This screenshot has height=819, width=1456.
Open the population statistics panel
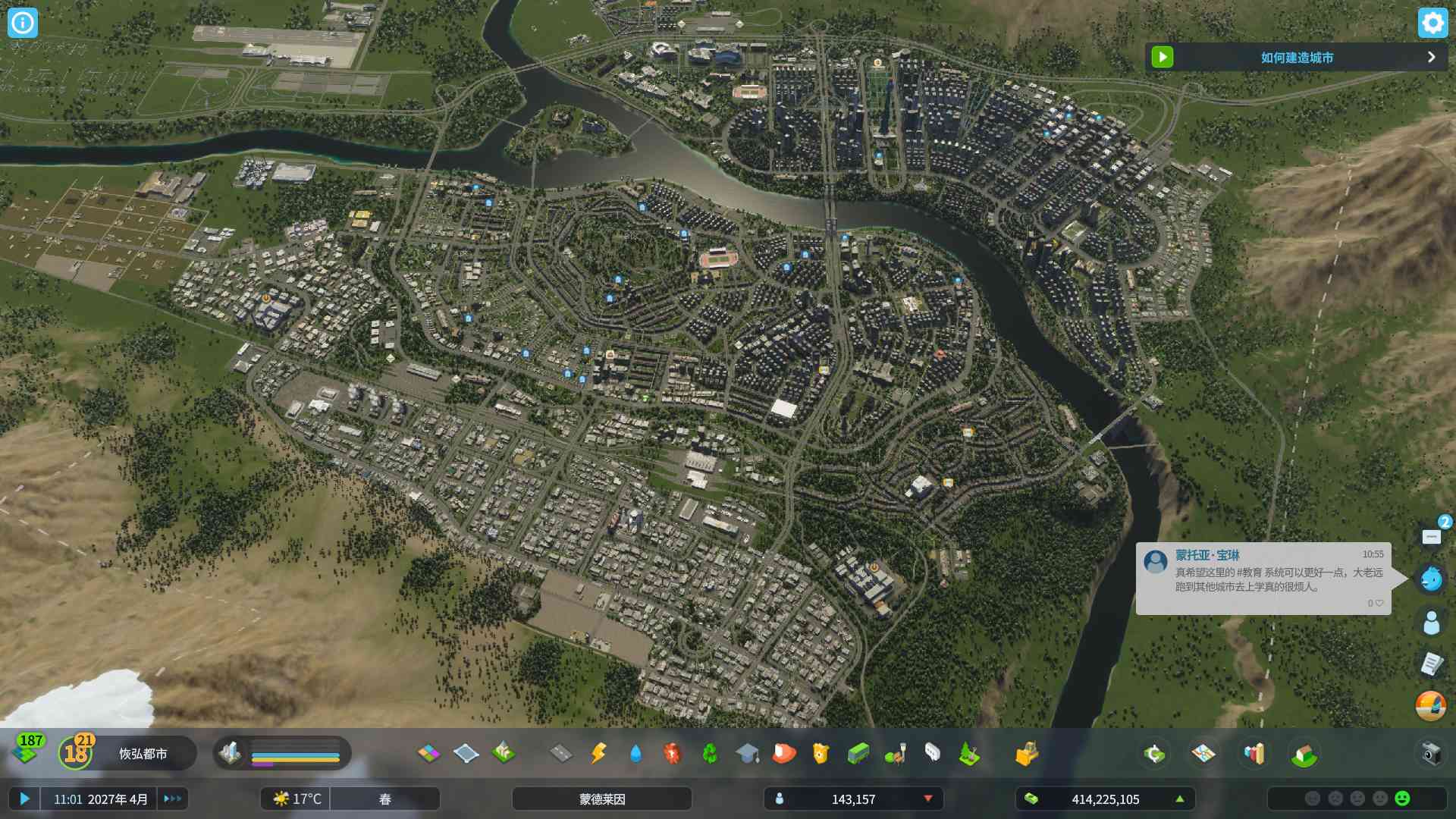853,799
